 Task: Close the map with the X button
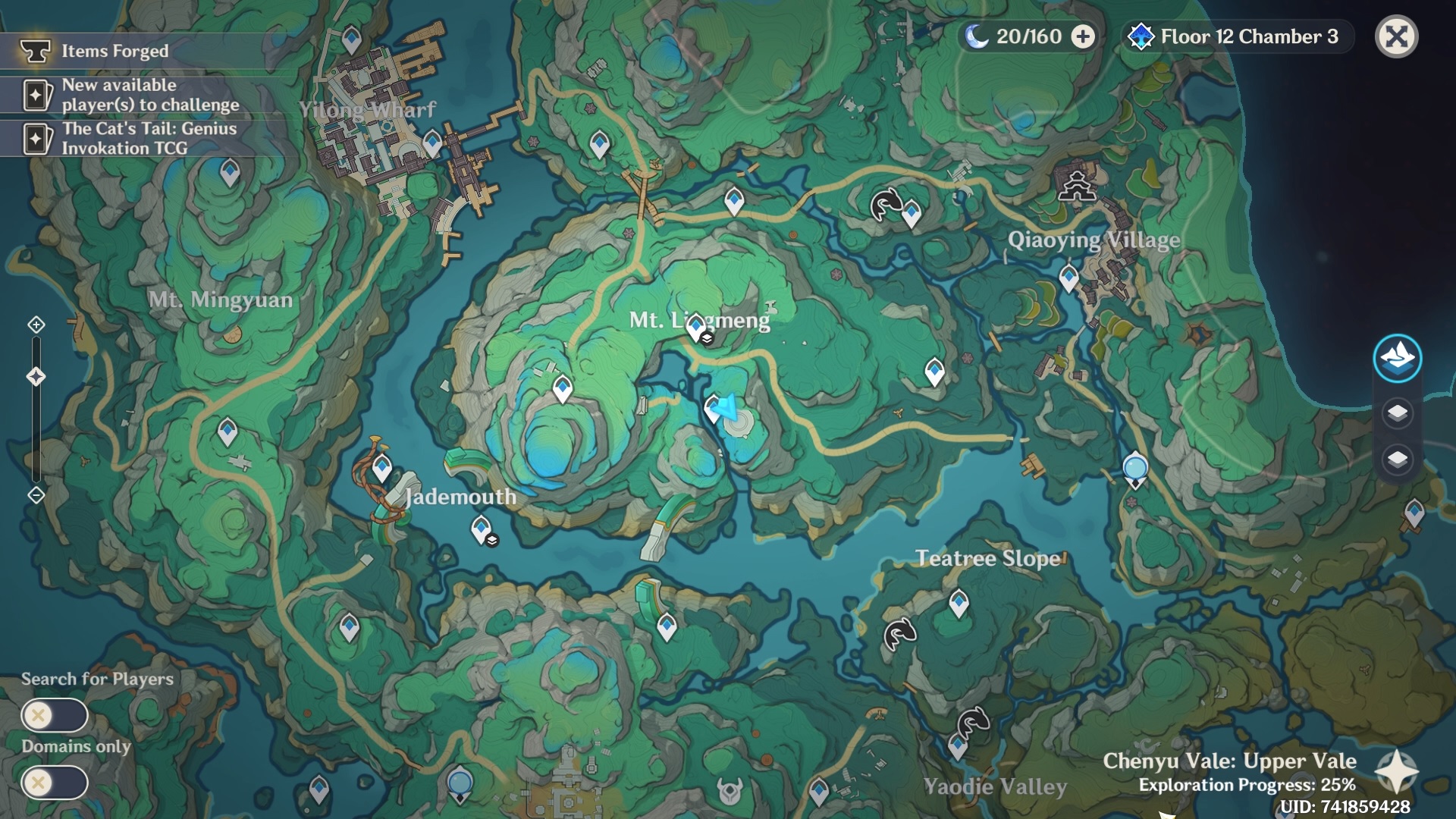click(1396, 36)
